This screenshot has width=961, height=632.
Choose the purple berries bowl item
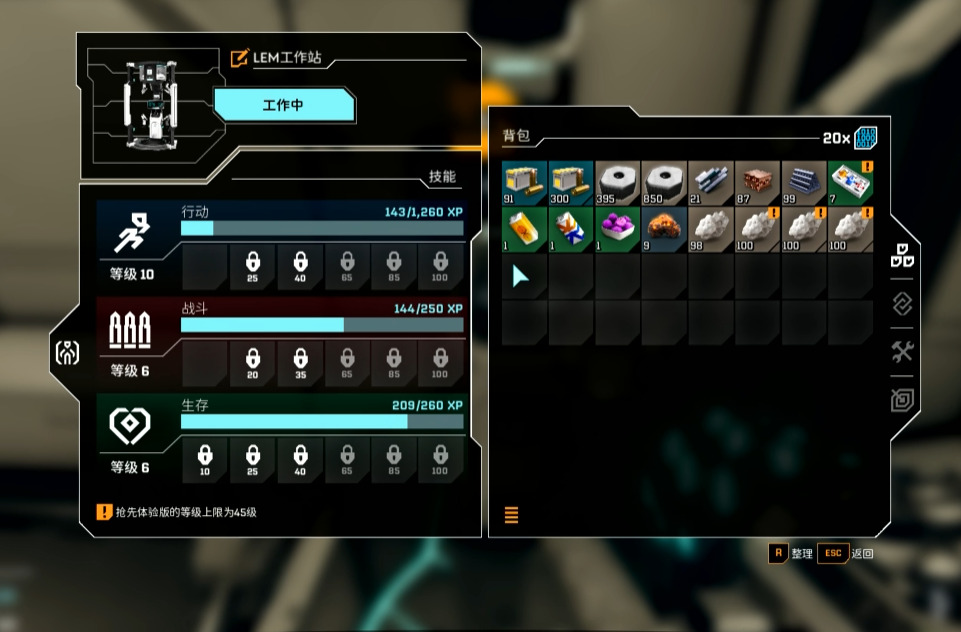pyautogui.click(x=617, y=229)
